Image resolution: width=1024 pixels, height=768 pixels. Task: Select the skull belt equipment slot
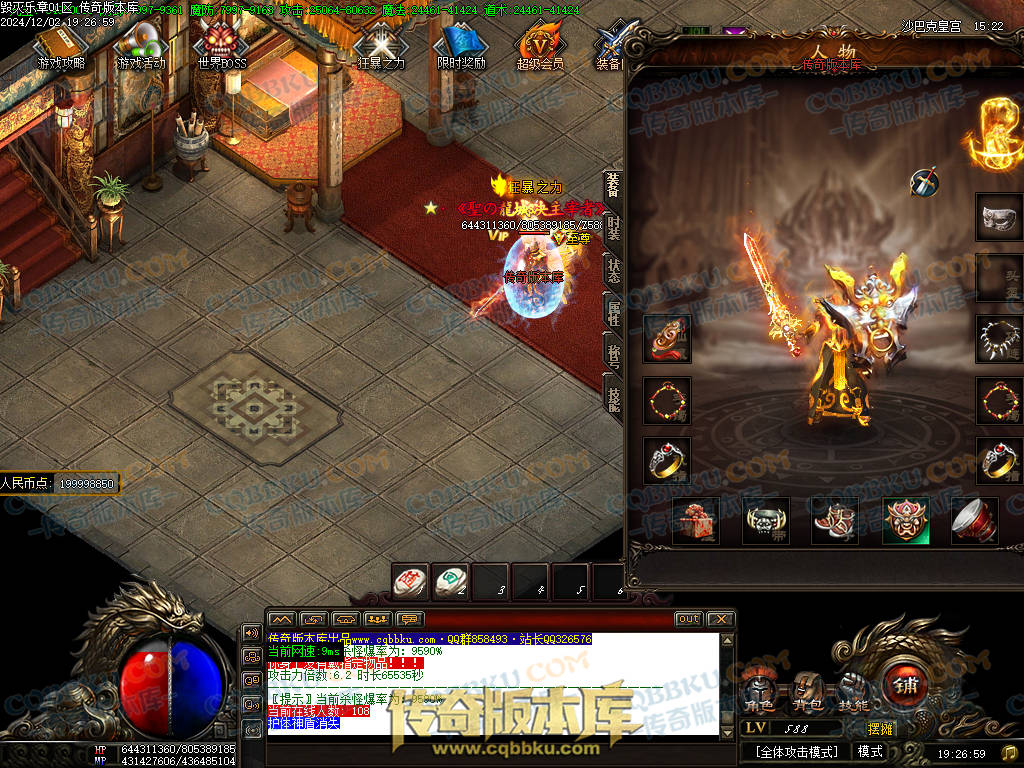765,521
